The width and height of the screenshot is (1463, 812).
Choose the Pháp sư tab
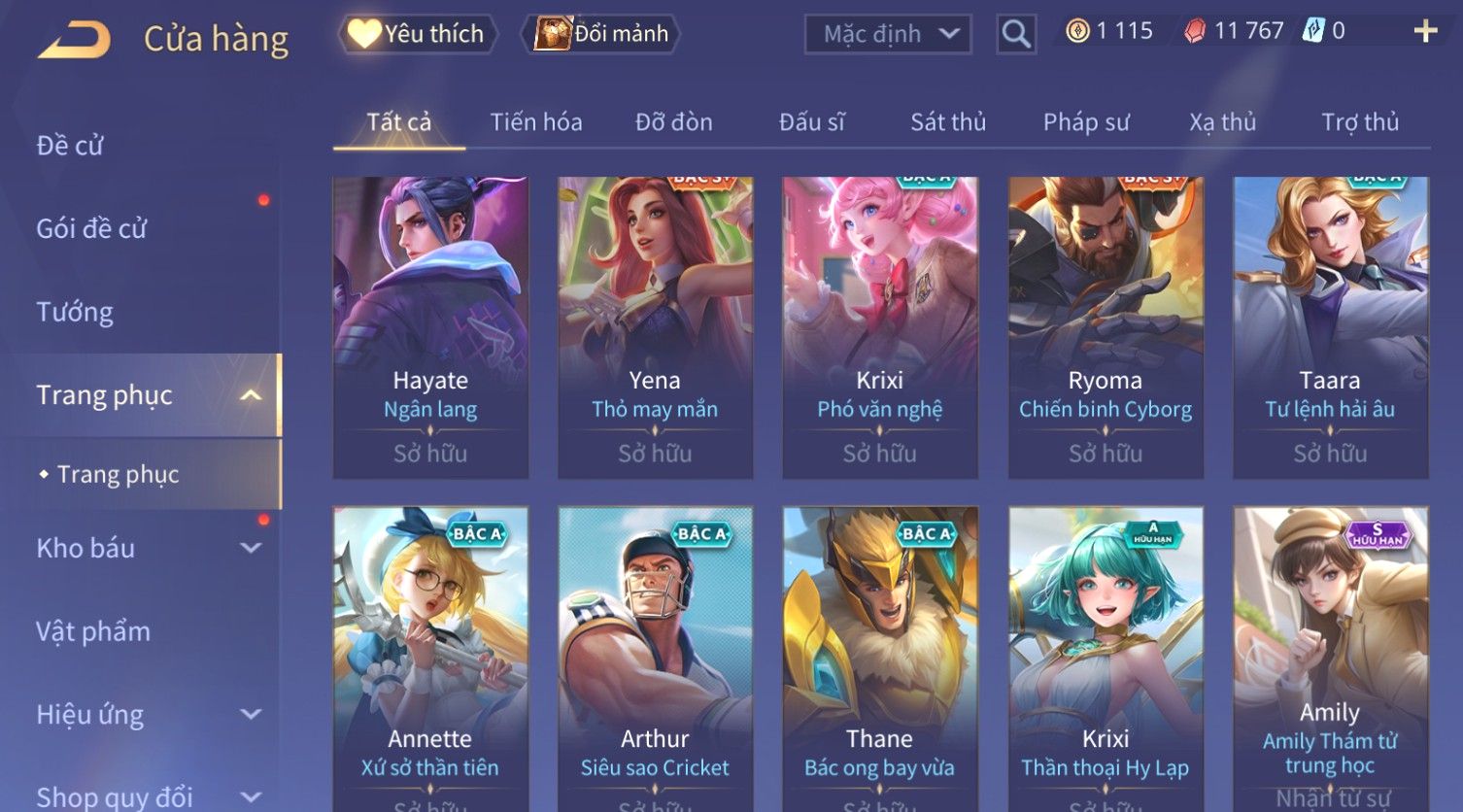coord(1085,122)
